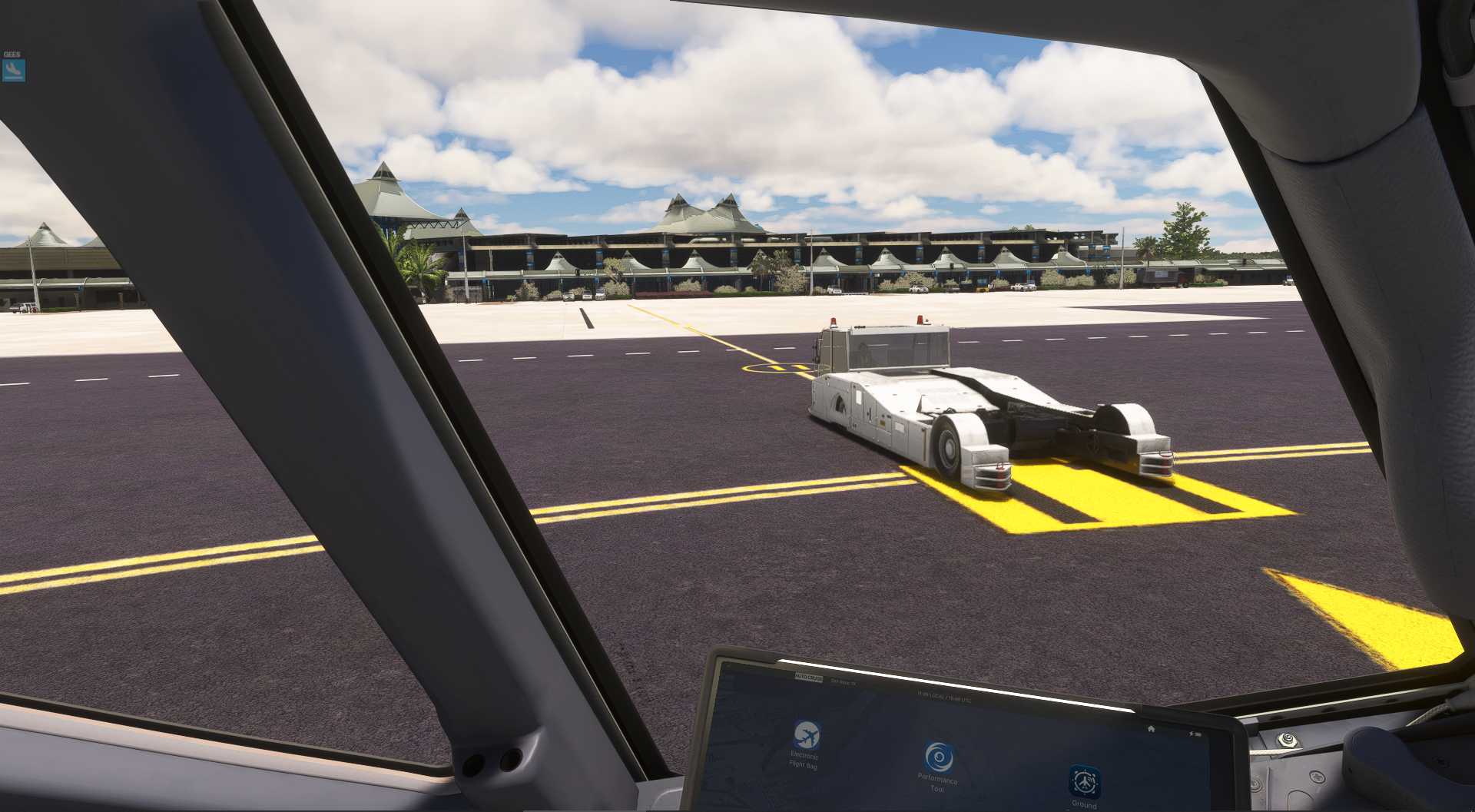Open the Ground services app on tablet
Screen dimensions: 1475x812
coord(1084,781)
